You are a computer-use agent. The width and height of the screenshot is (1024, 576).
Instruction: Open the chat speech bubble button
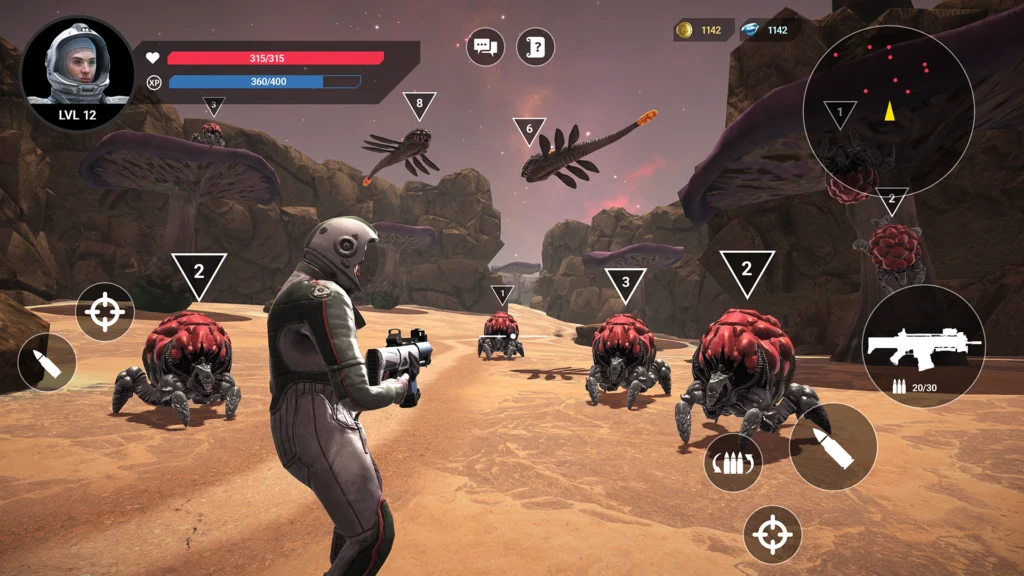point(486,47)
